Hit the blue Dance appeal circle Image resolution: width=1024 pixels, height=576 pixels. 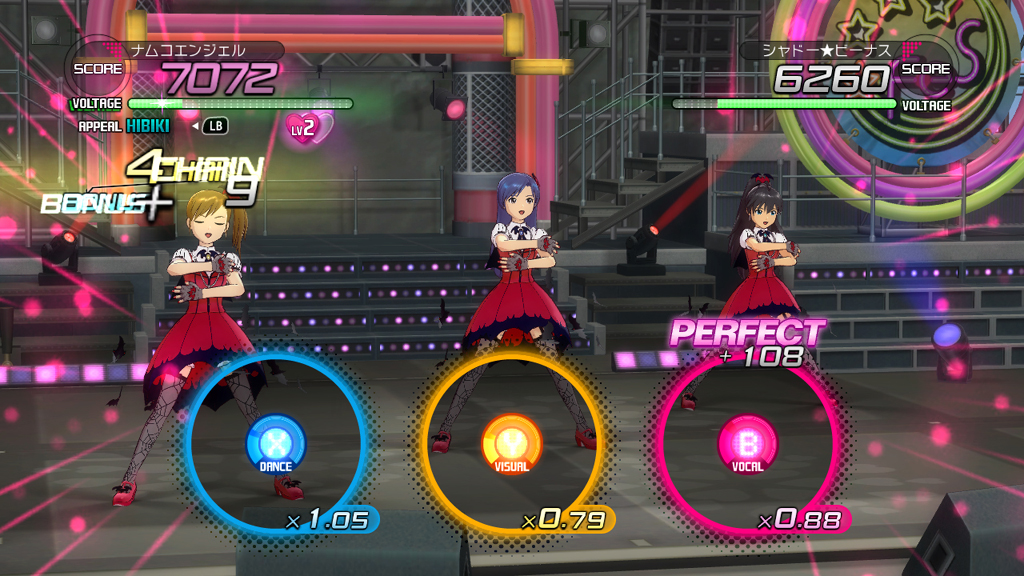pos(276,443)
